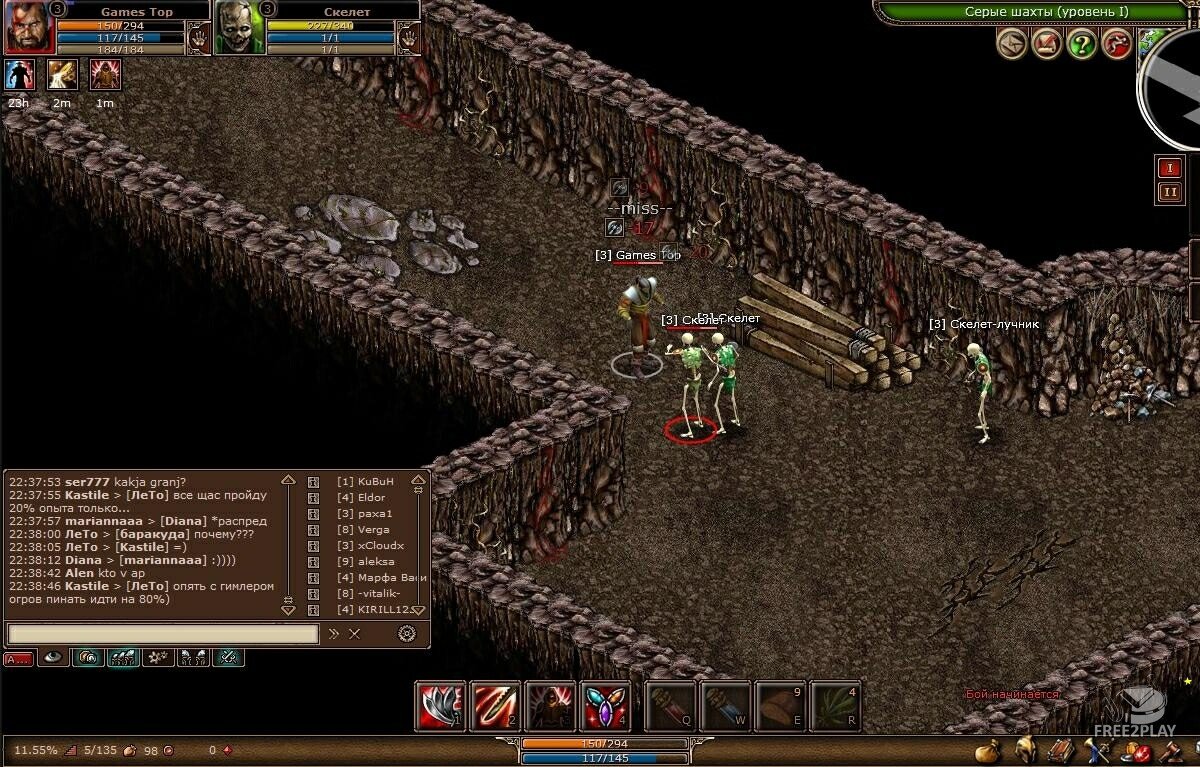Open the green question mark help
This screenshot has width=1200, height=767.
[1082, 43]
